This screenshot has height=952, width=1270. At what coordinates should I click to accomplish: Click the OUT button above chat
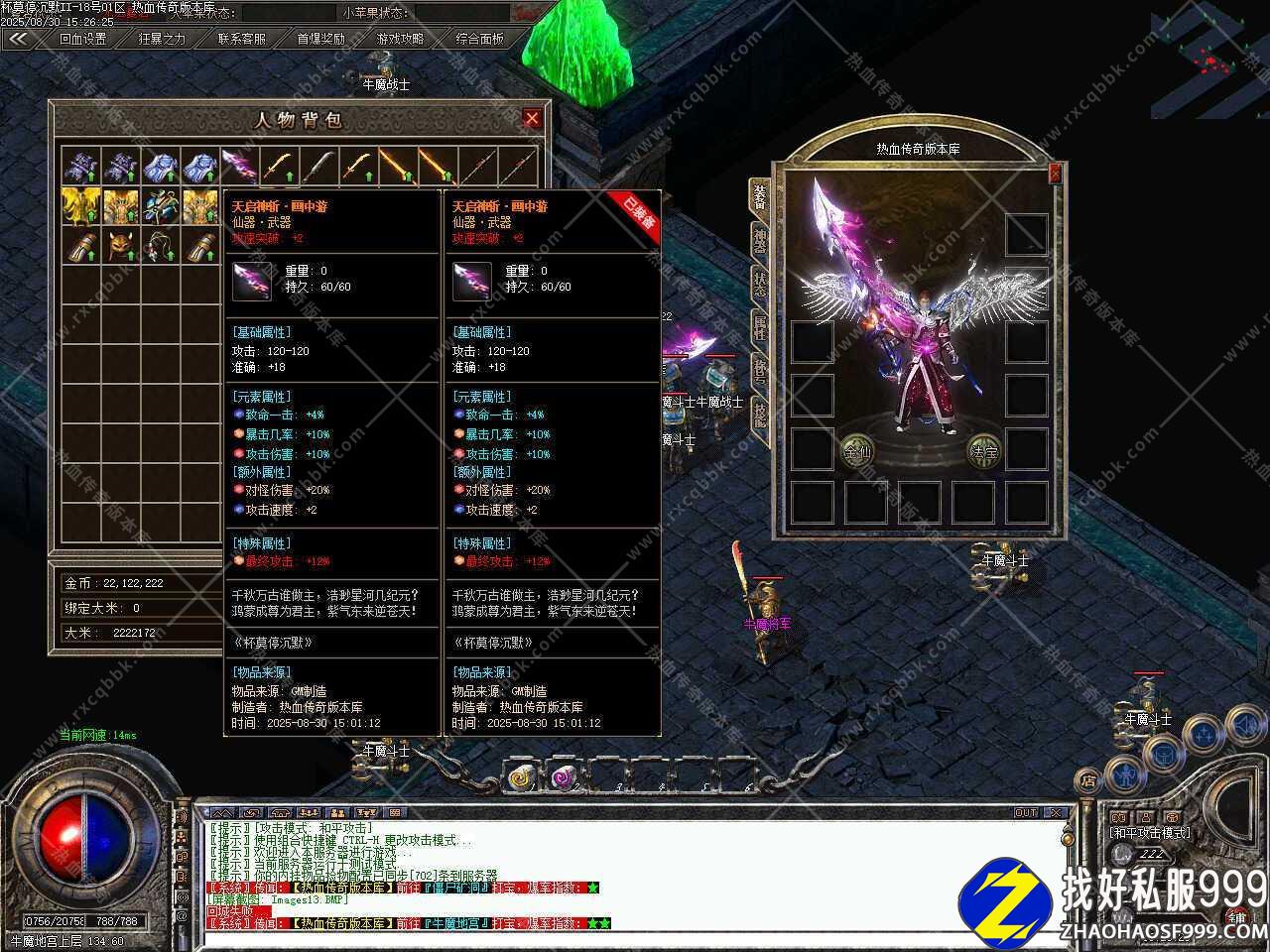(1026, 813)
